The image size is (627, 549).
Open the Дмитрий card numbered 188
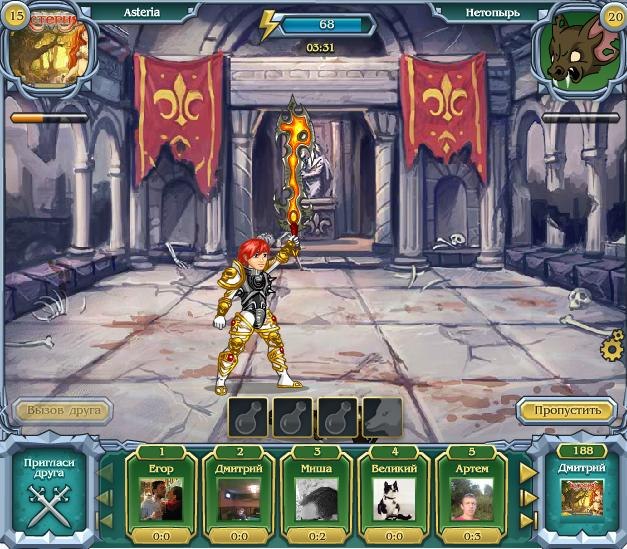582,492
